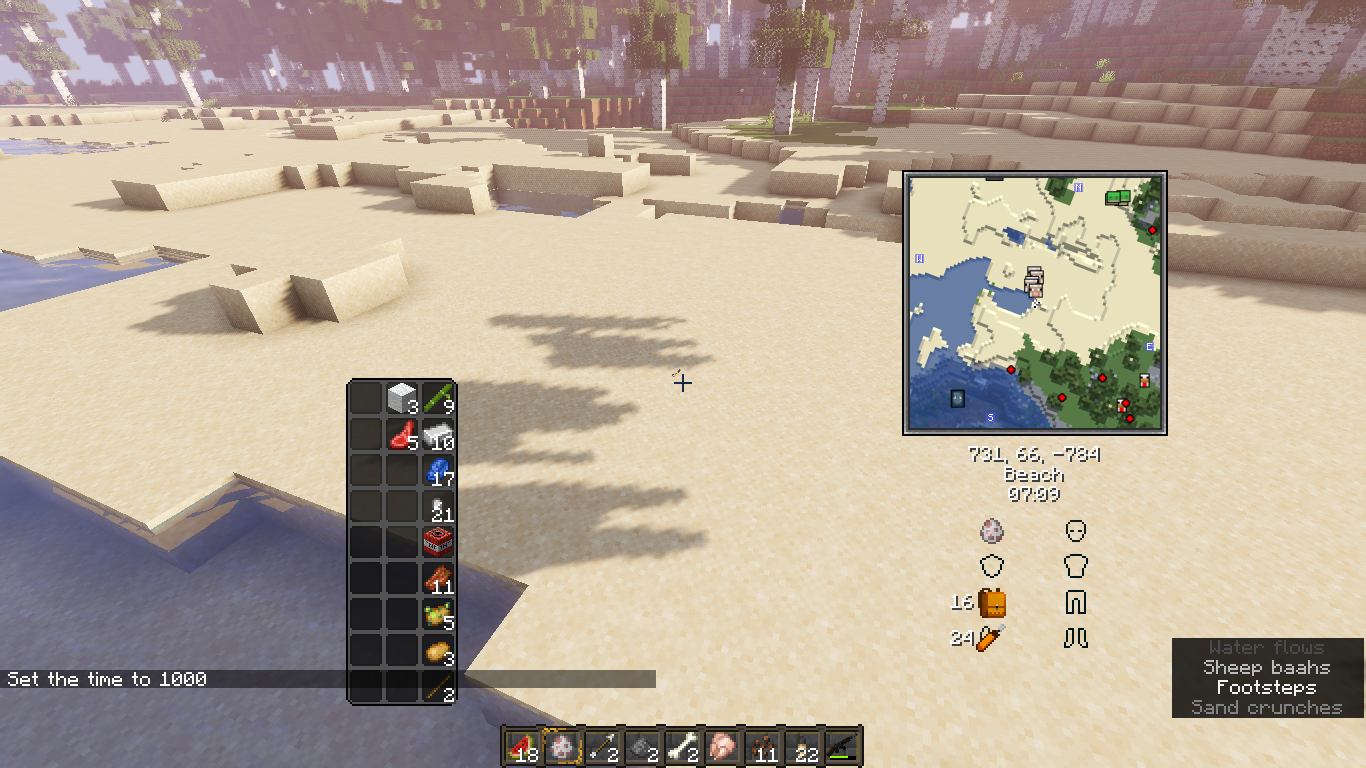
Task: Click the backpack icon in equipment HUD
Action: click(x=992, y=603)
